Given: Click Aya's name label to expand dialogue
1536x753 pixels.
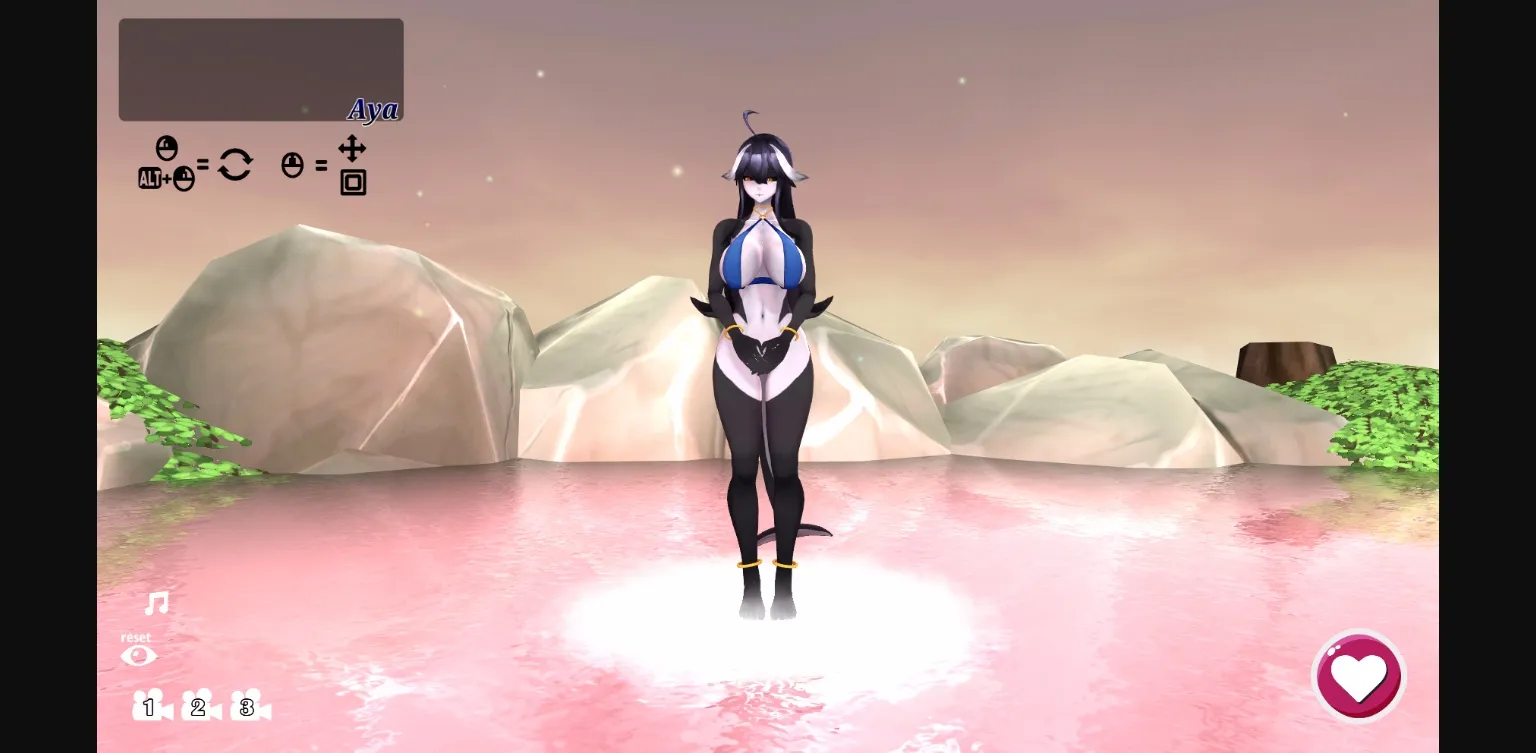Looking at the screenshot, I should pos(373,110).
